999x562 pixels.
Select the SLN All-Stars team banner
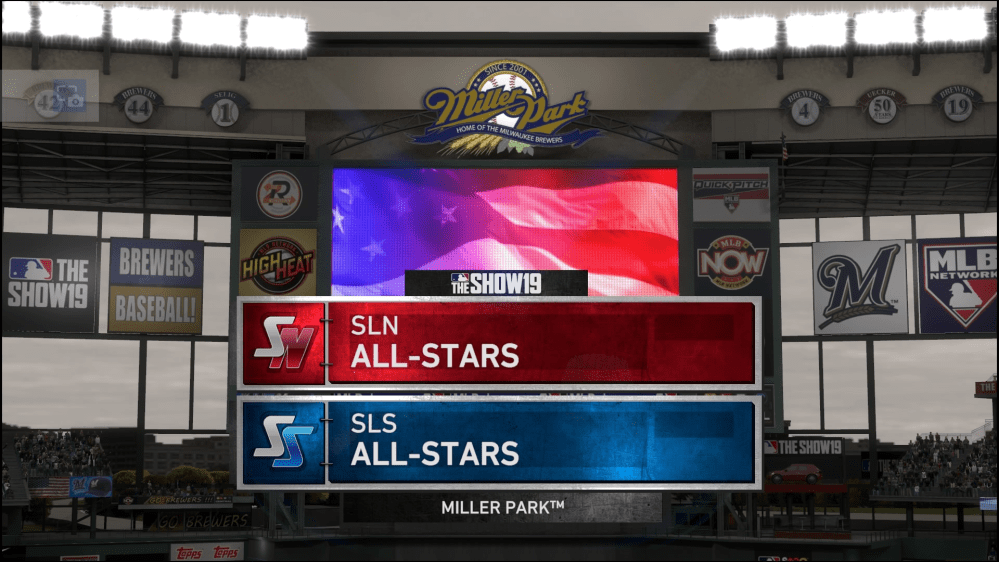pyautogui.click(x=498, y=343)
